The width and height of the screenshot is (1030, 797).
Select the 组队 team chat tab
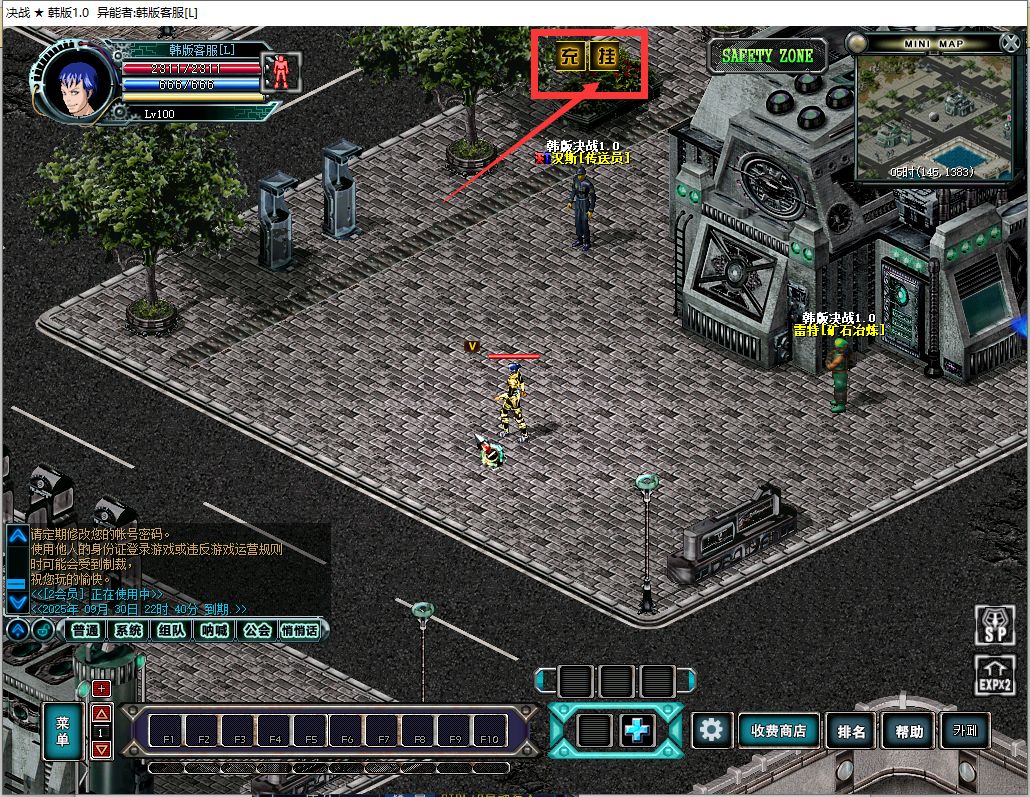pos(171,631)
